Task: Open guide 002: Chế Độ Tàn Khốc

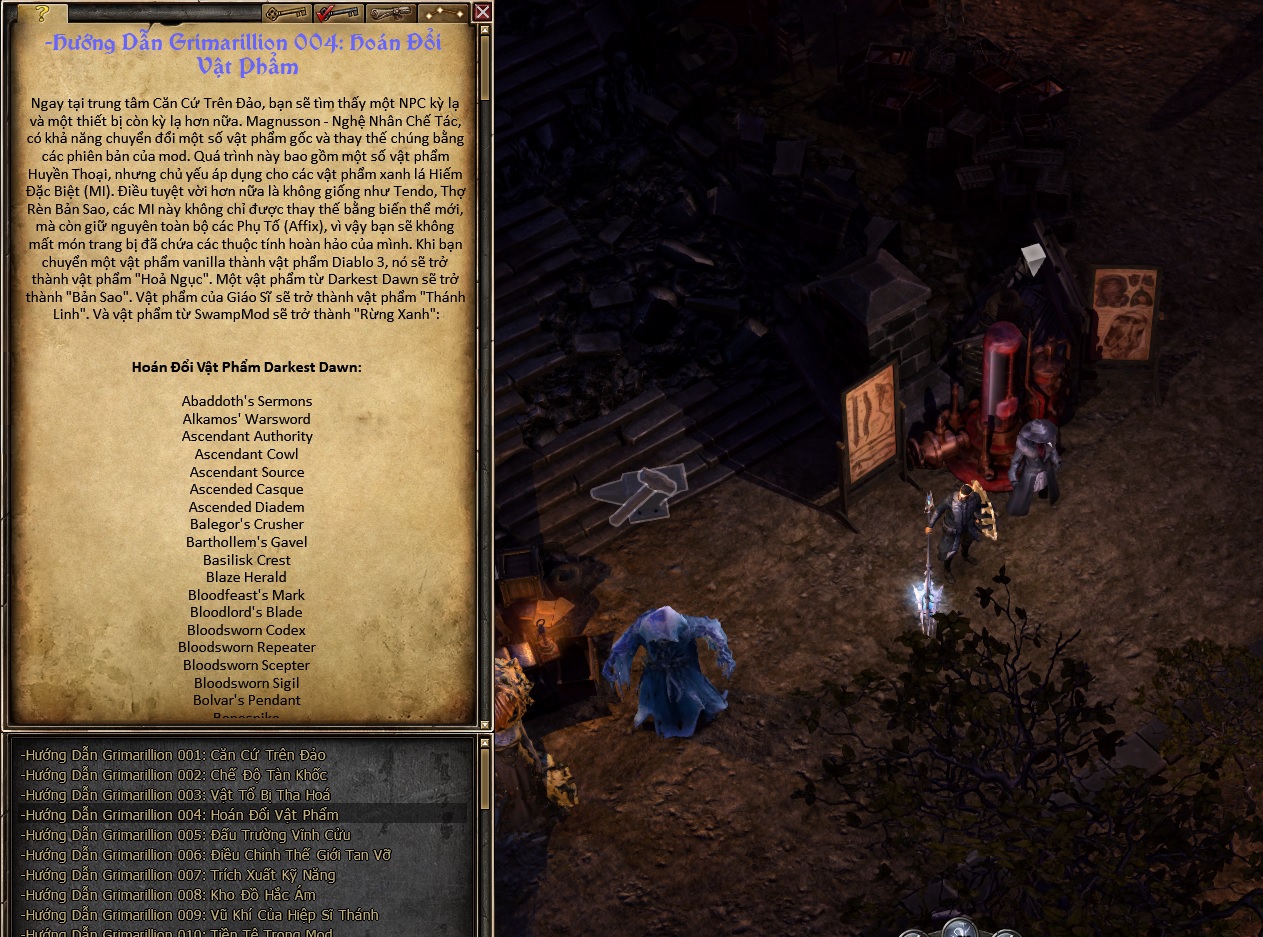Action: [x=174, y=775]
